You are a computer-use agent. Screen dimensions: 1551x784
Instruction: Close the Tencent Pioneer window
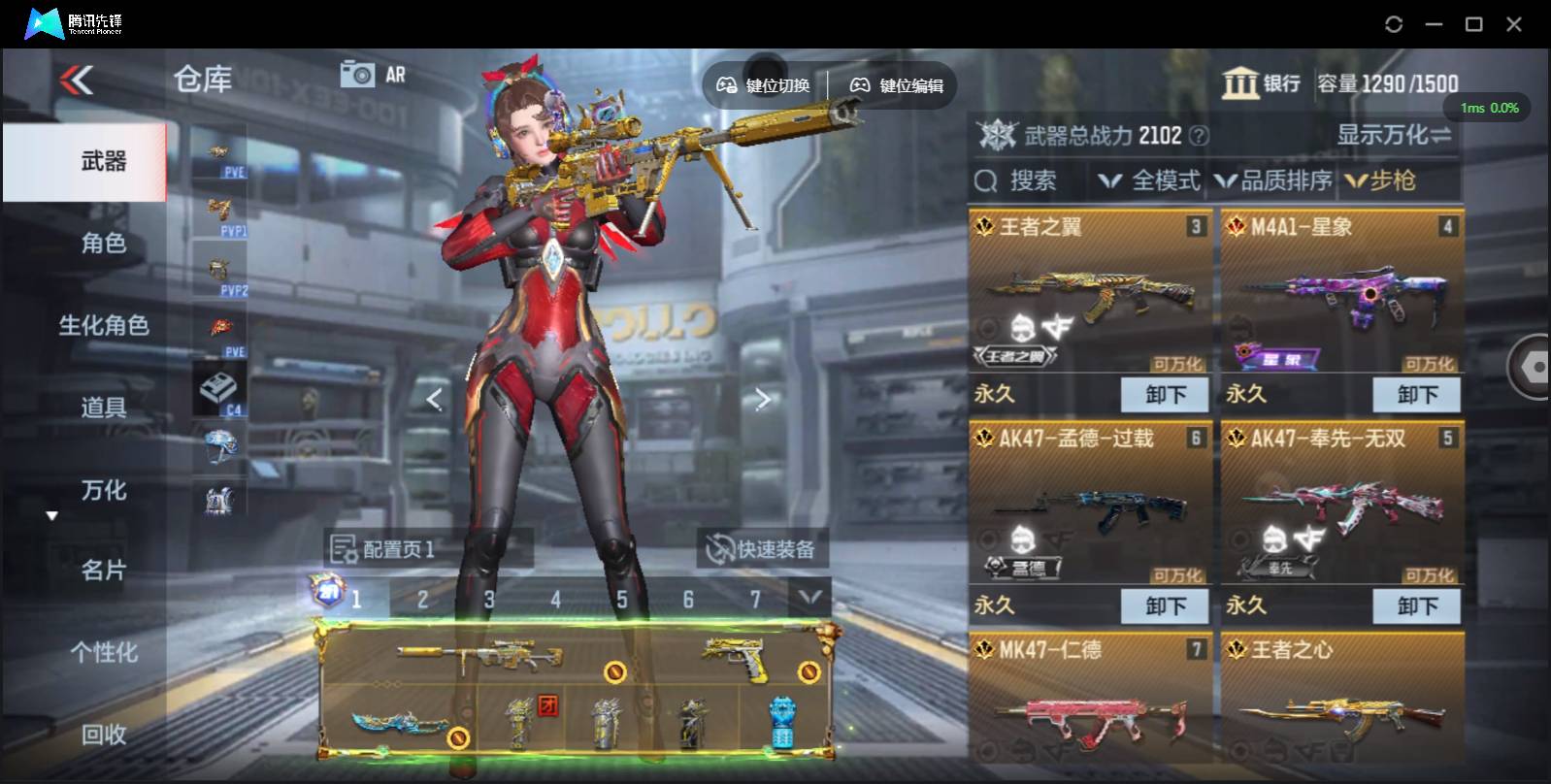[x=1514, y=24]
